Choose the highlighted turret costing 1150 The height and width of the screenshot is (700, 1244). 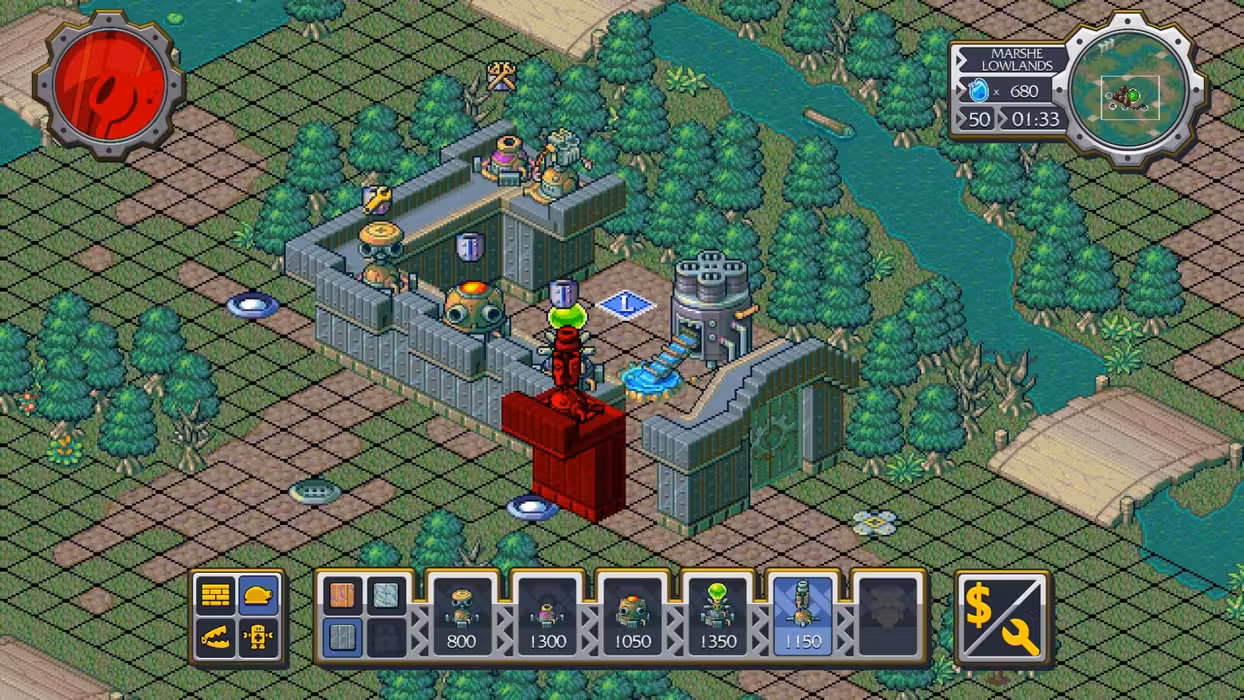[802, 616]
